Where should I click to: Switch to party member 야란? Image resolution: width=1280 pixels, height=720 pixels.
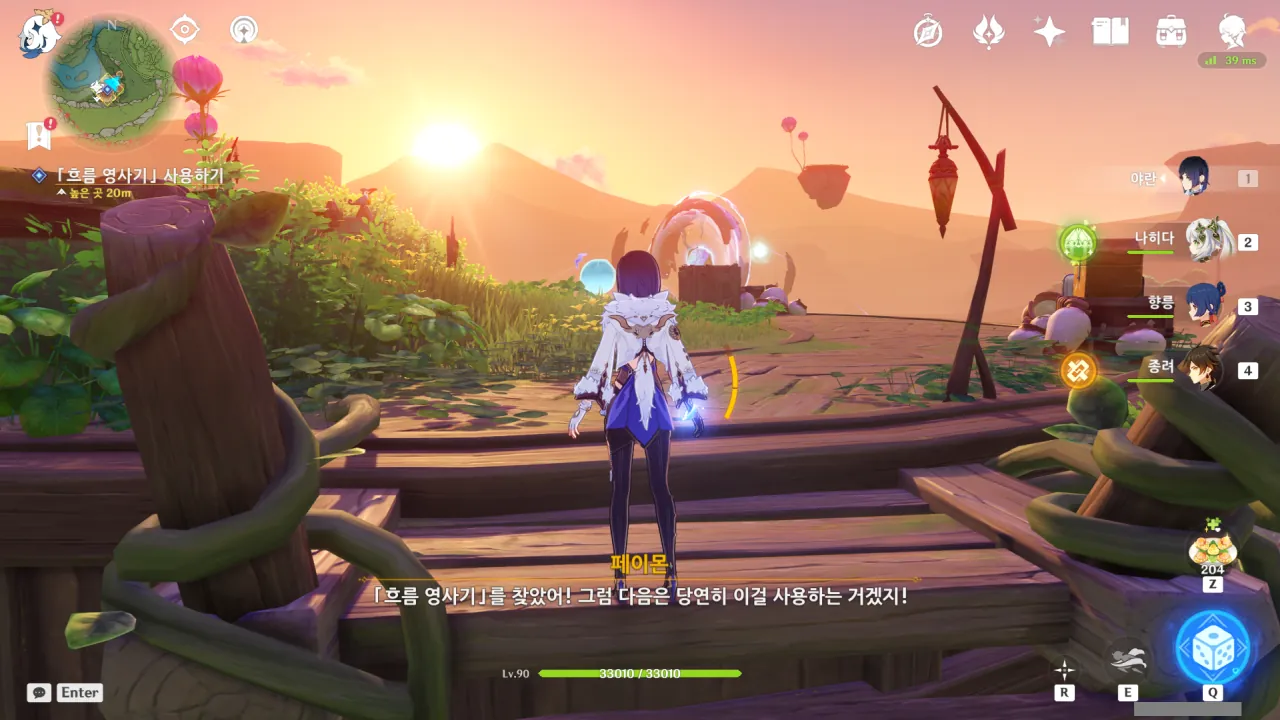[x=1194, y=177]
